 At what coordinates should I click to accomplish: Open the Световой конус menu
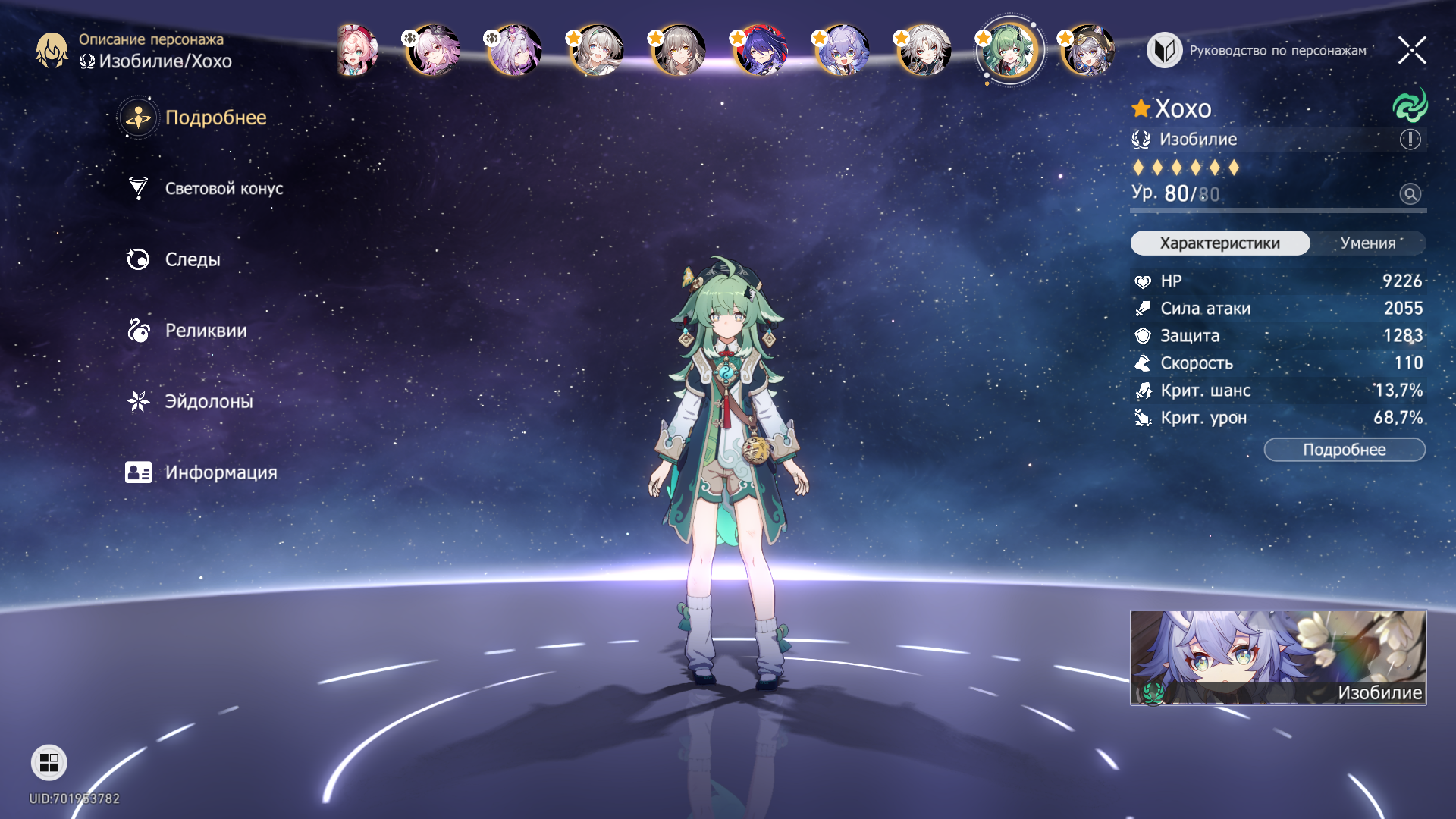(223, 189)
